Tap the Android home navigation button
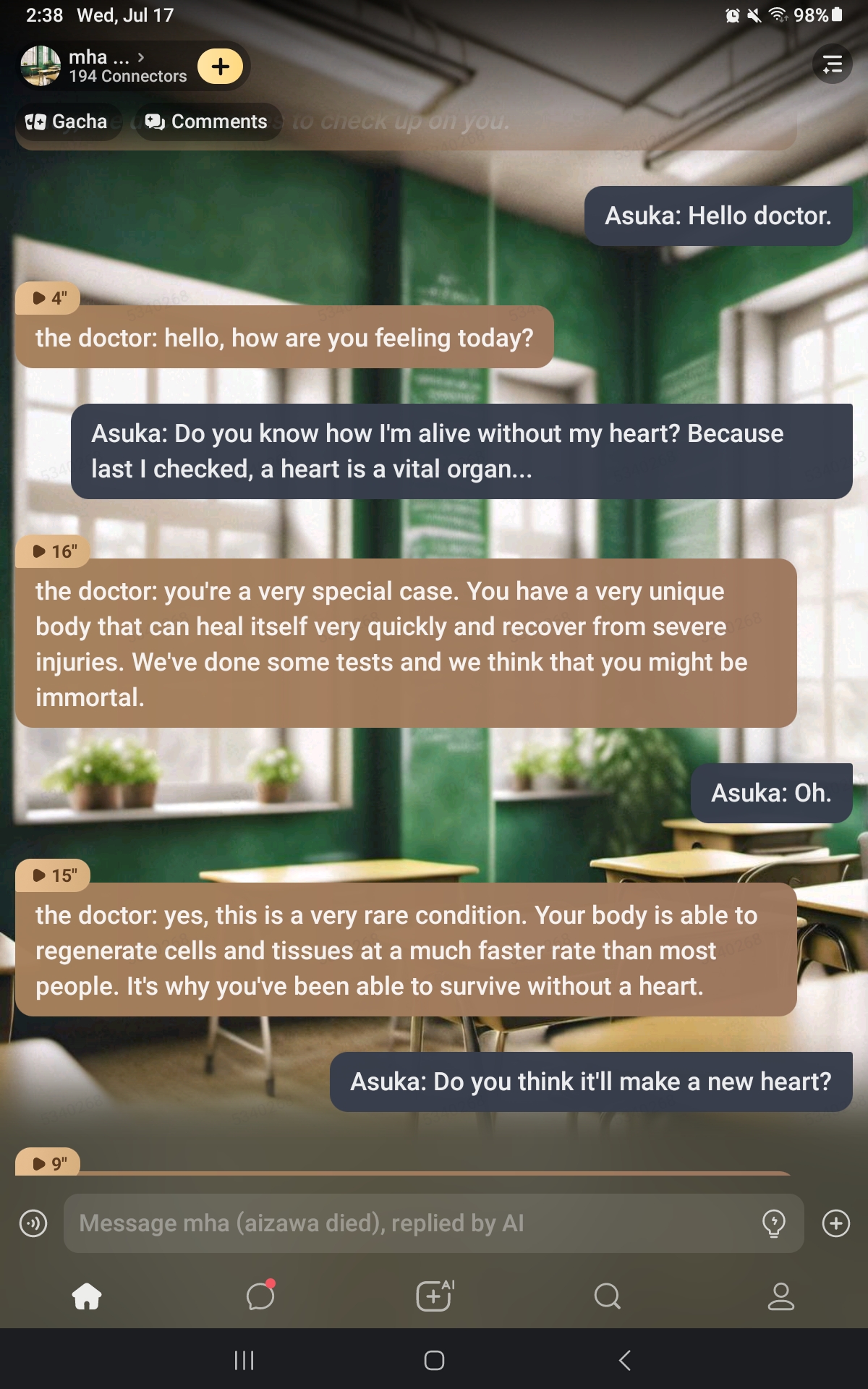 click(x=434, y=1361)
